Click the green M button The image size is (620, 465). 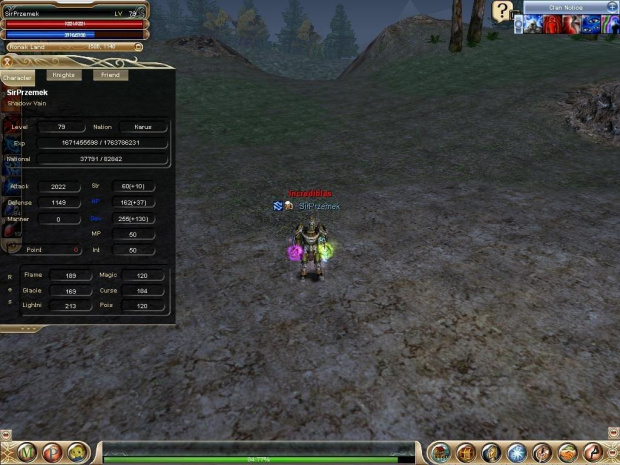[27, 453]
